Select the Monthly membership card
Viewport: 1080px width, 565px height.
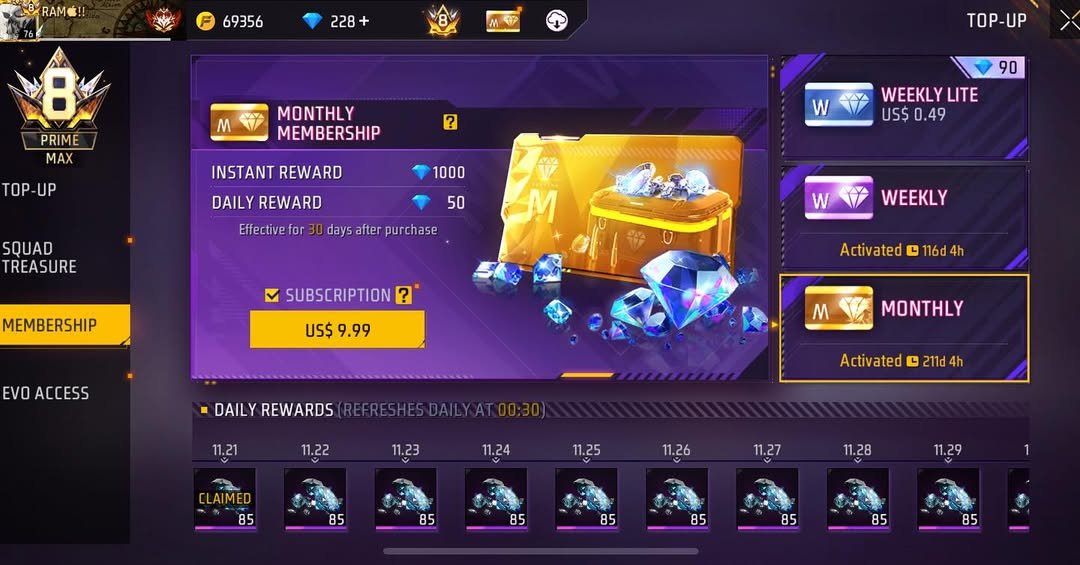[x=903, y=327]
